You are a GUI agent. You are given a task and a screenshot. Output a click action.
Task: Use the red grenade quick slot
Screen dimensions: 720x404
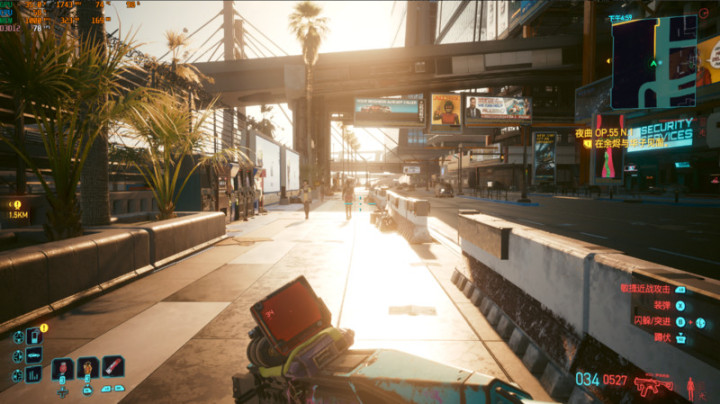63,368
